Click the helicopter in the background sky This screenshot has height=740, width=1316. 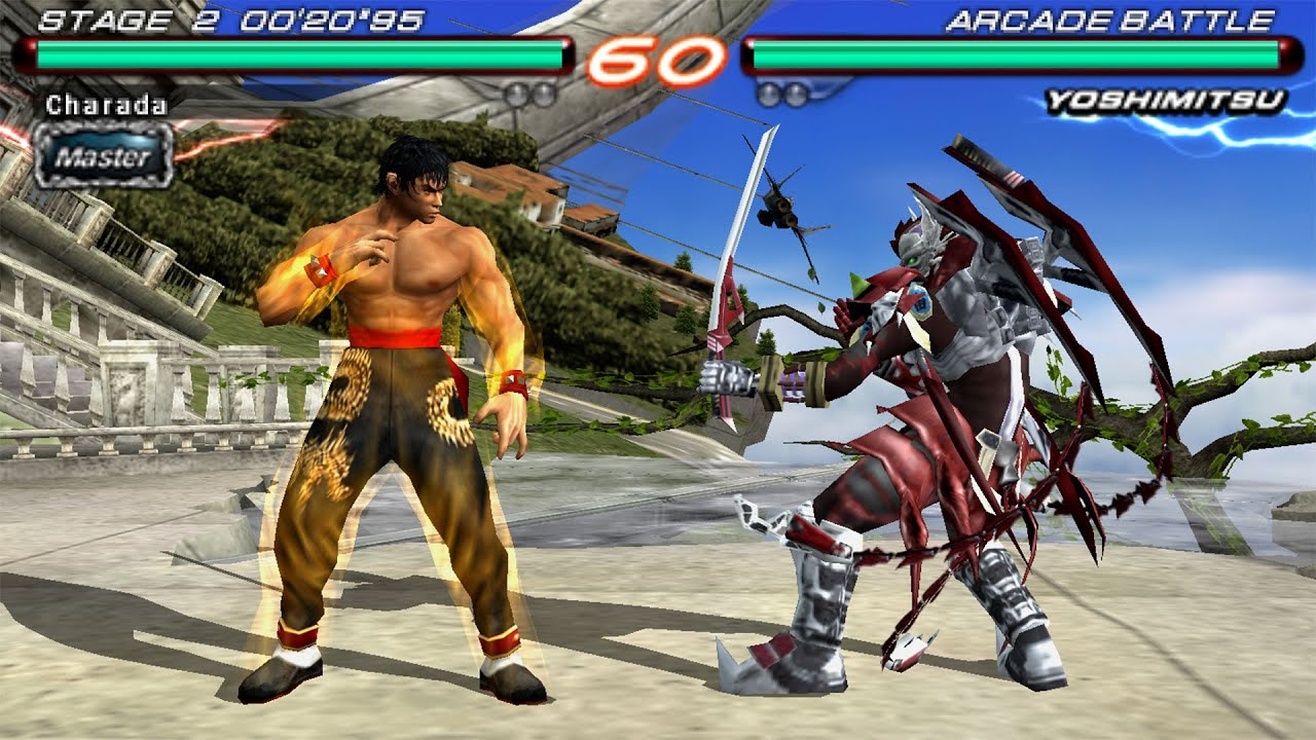tap(780, 210)
